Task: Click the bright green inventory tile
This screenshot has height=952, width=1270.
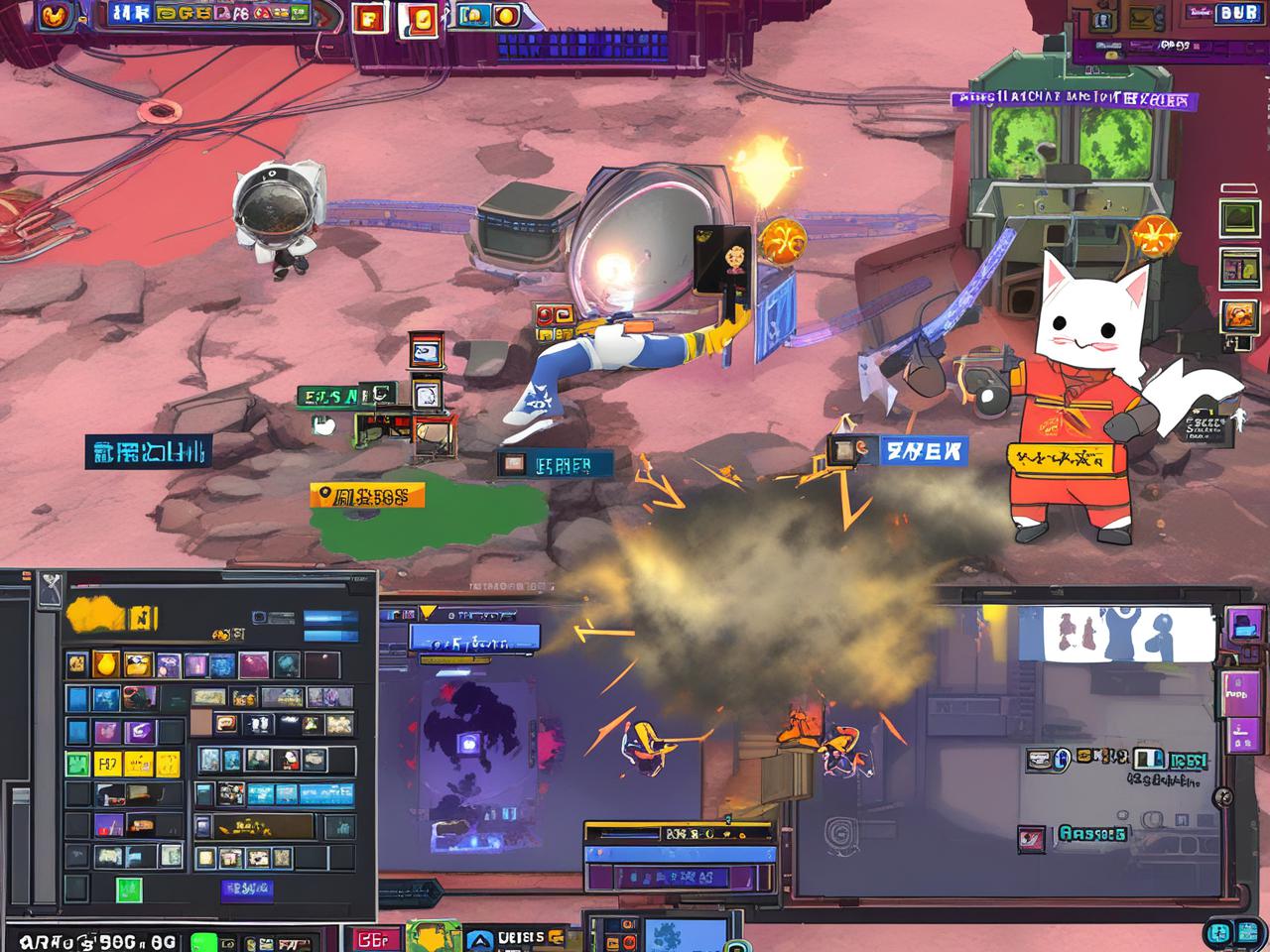Action: tap(78, 764)
